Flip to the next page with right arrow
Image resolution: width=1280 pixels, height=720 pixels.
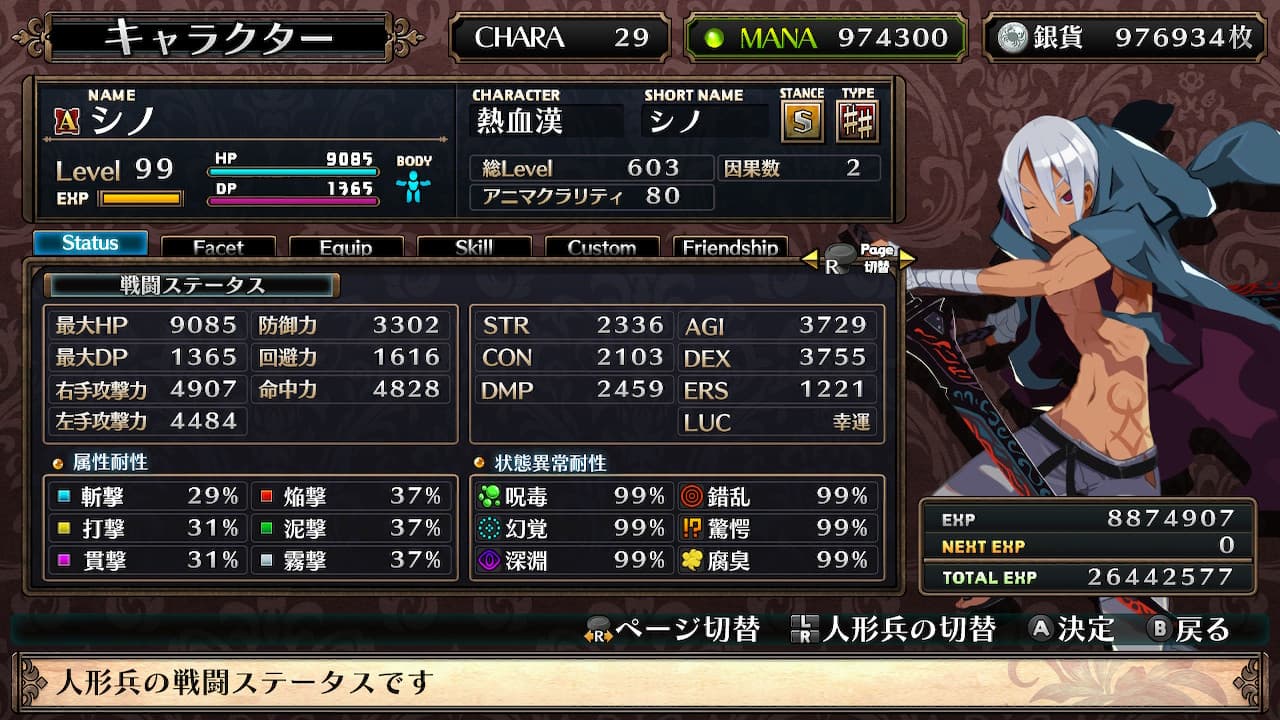907,260
